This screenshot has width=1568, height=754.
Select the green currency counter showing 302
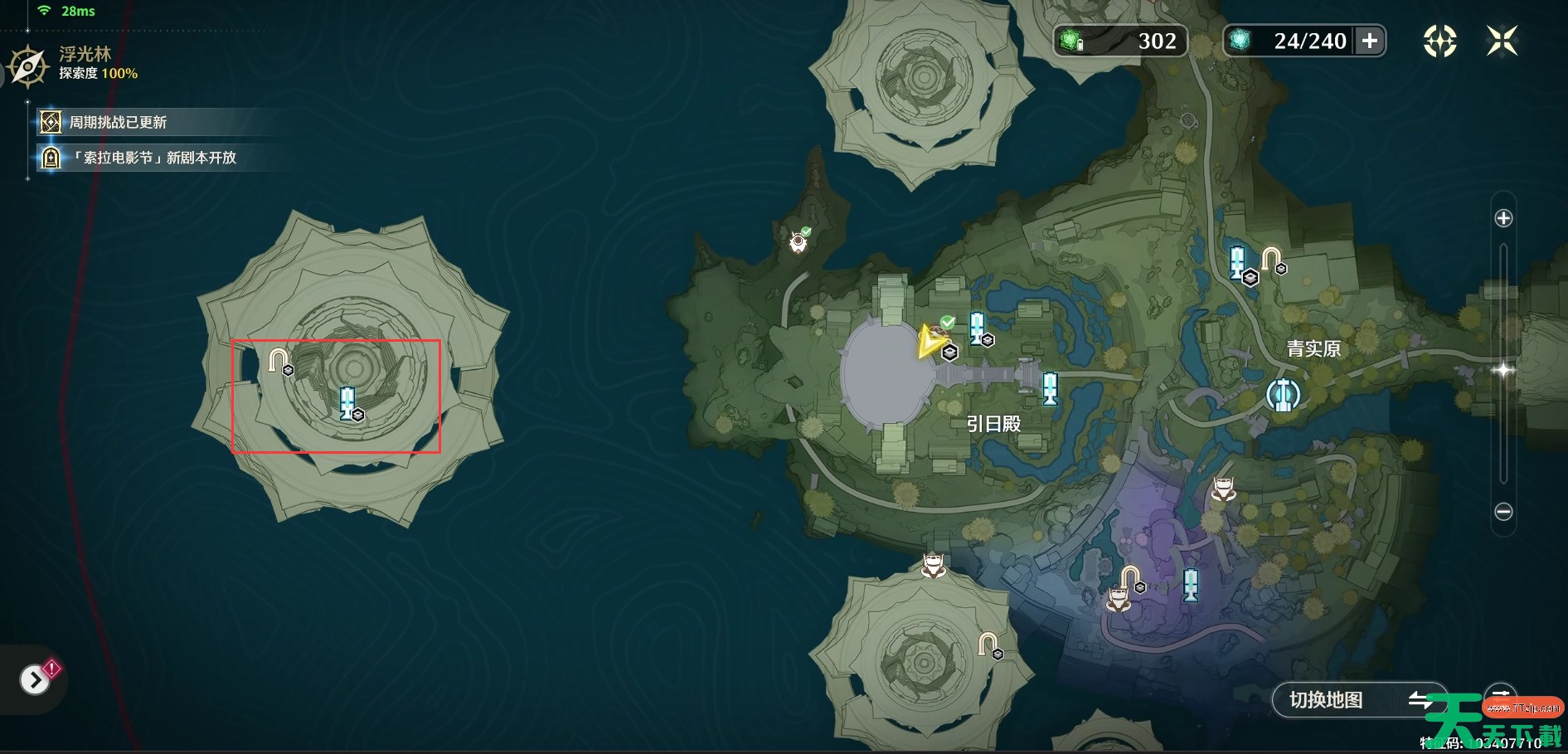point(1120,41)
